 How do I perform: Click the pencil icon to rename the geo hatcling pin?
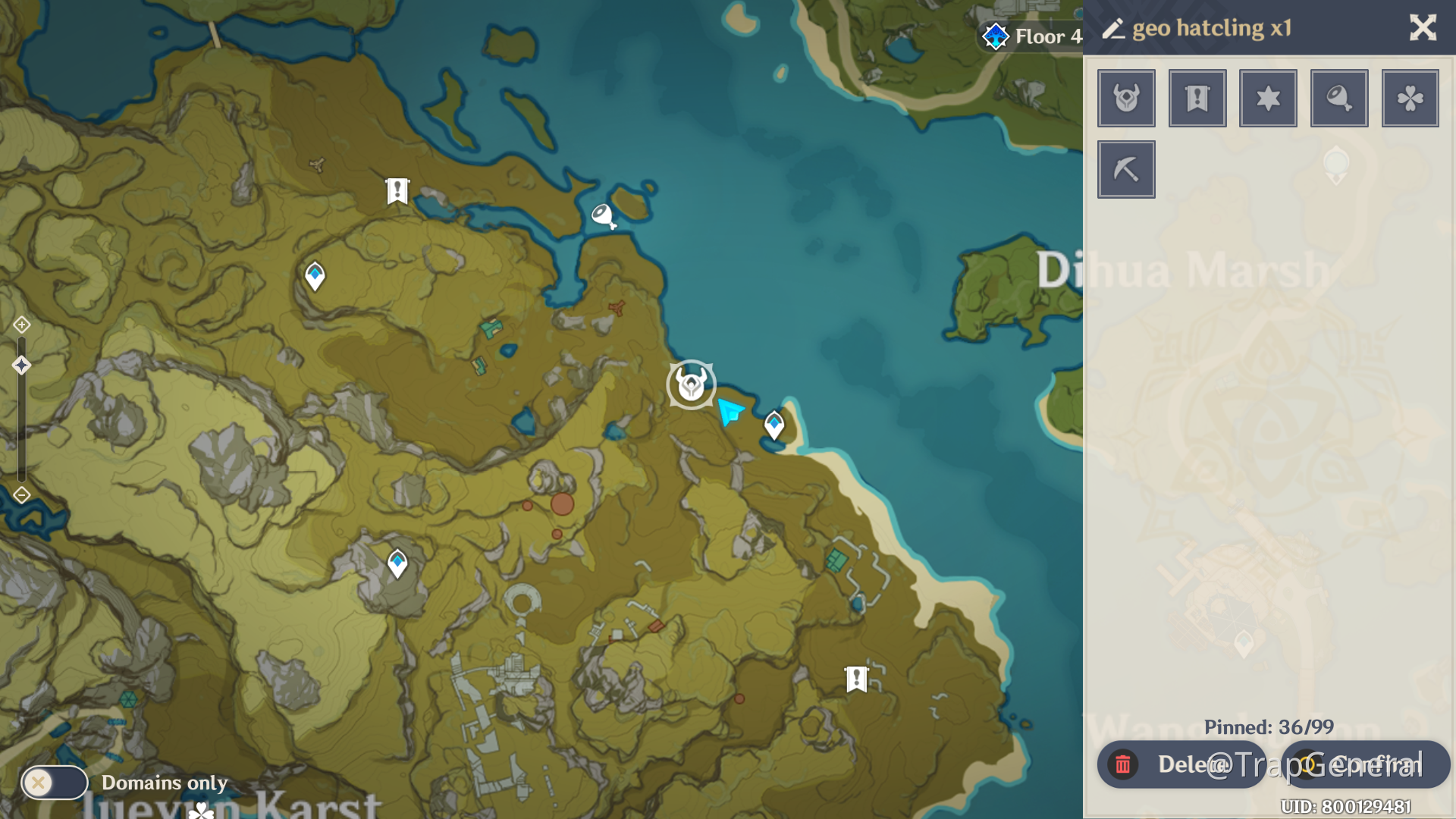(x=1114, y=28)
